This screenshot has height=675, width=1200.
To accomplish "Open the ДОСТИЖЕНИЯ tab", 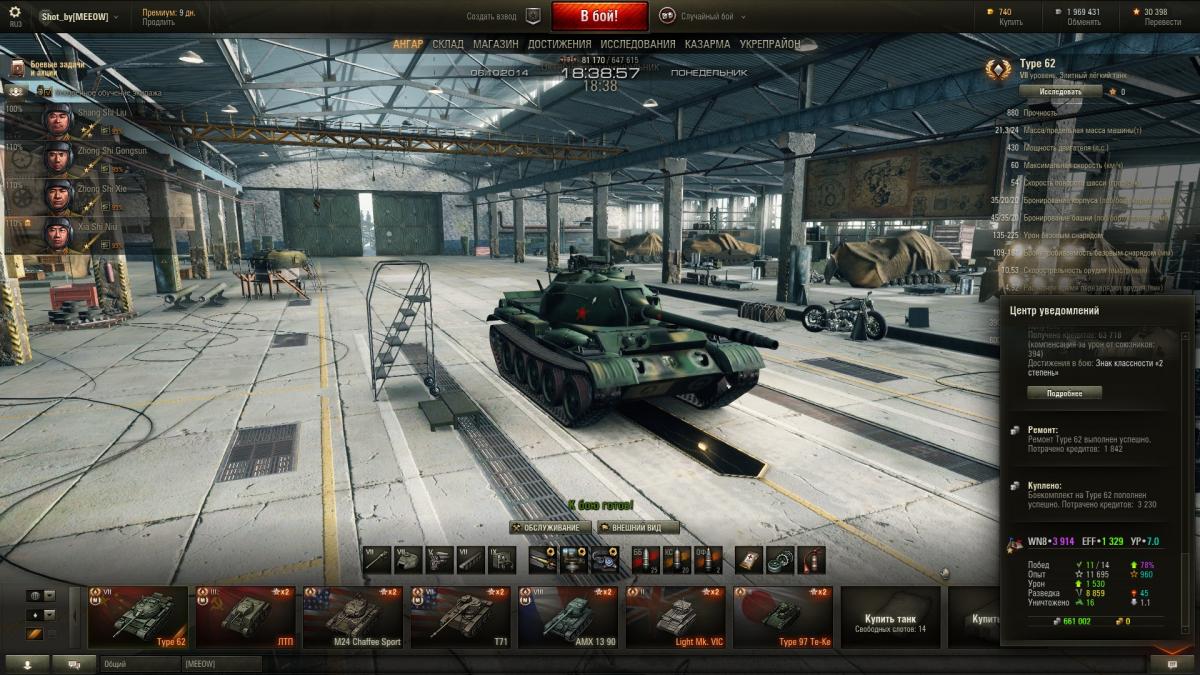I will (x=560, y=45).
